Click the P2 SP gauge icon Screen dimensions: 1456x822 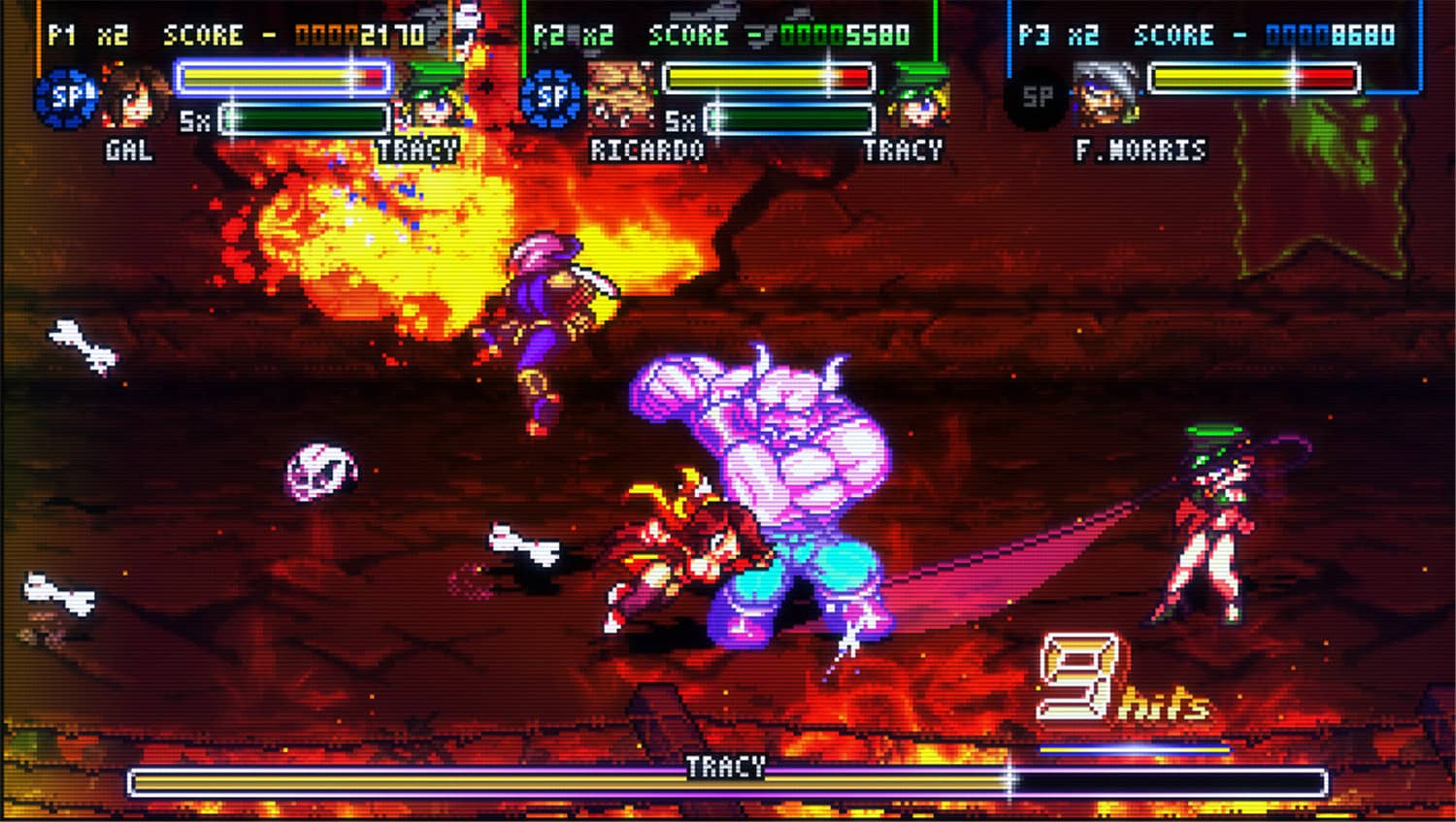[x=550, y=97]
